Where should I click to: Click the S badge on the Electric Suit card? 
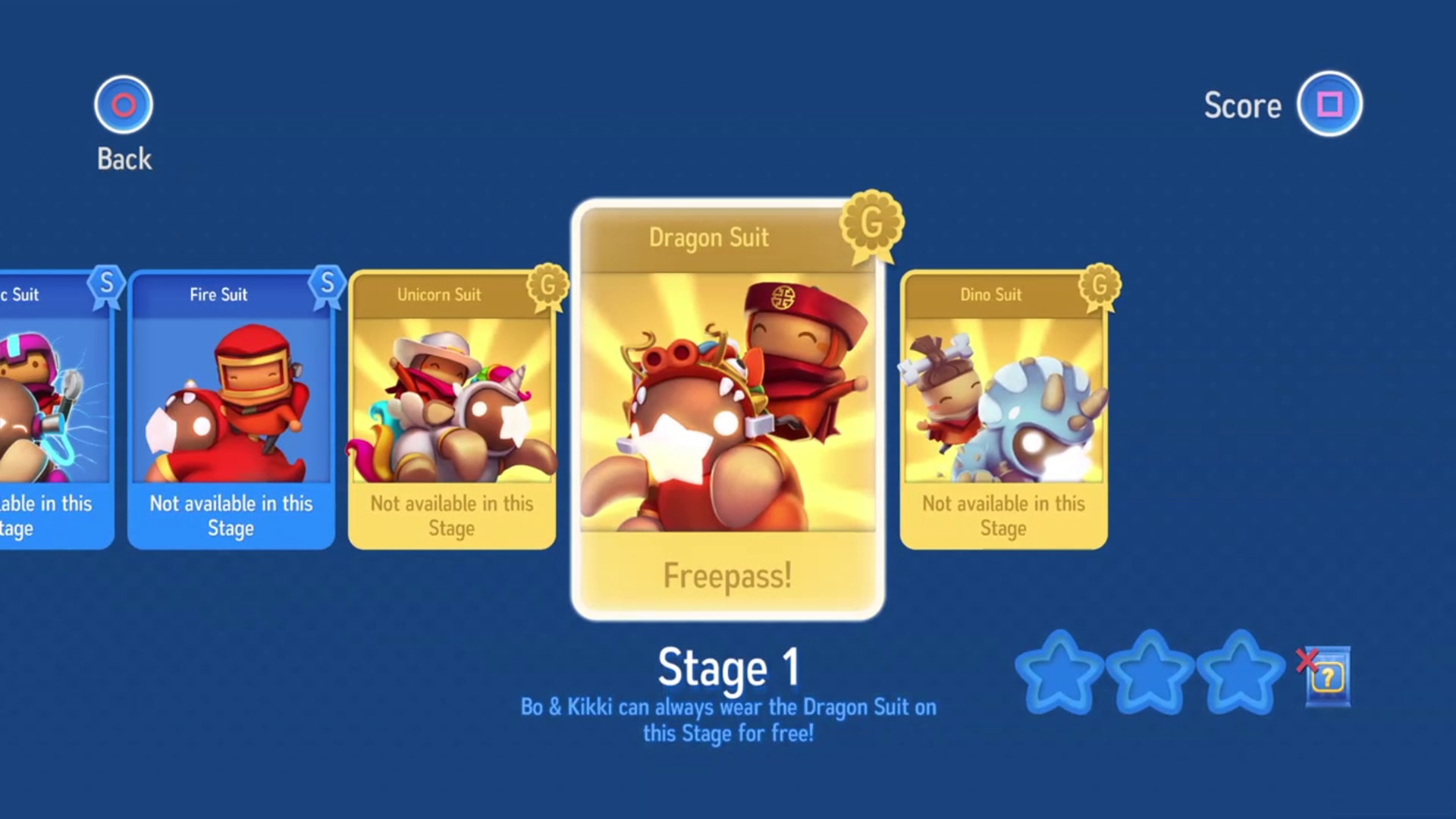pos(108,283)
